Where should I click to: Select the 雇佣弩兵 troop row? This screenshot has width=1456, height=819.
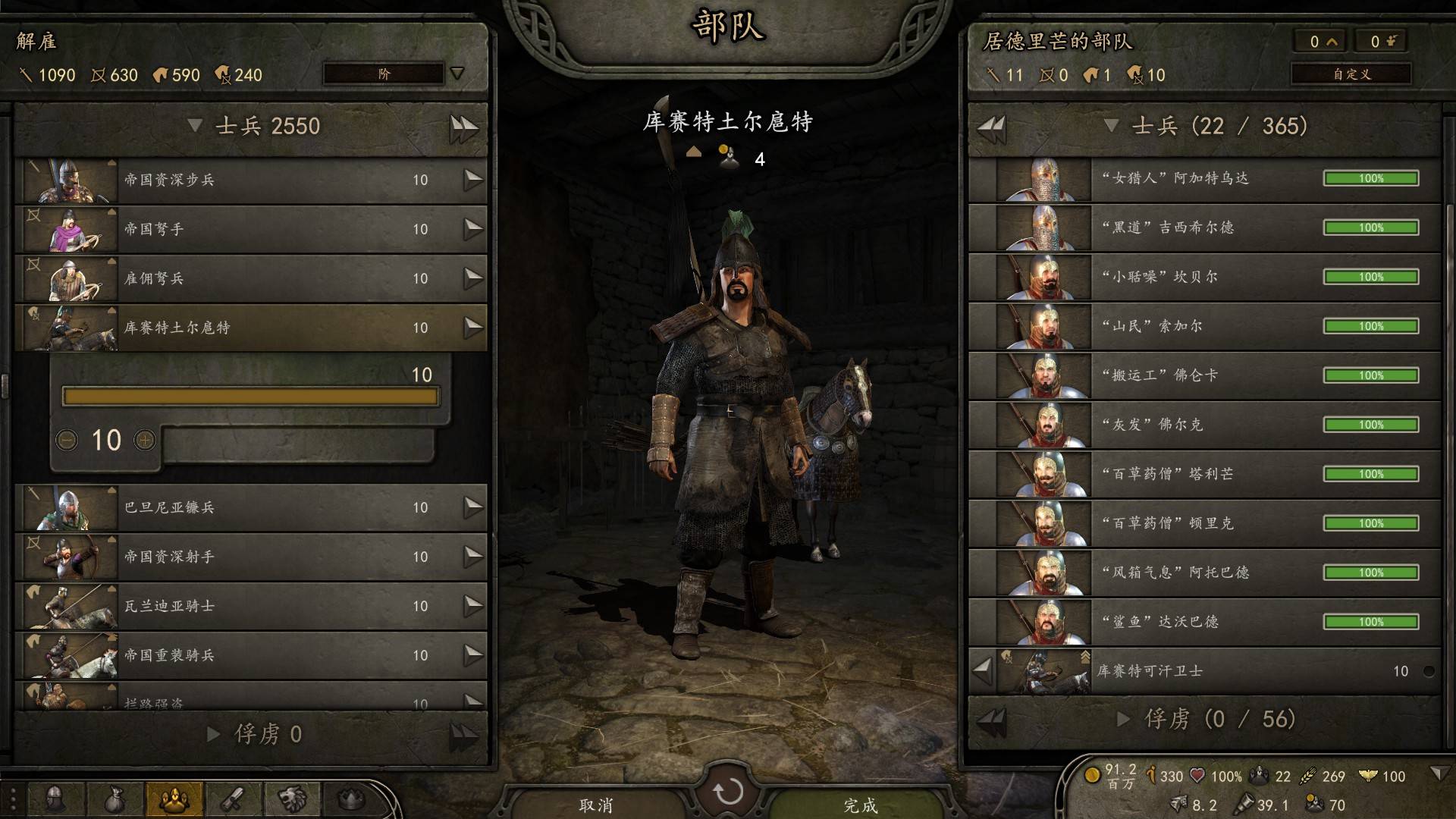pos(250,278)
